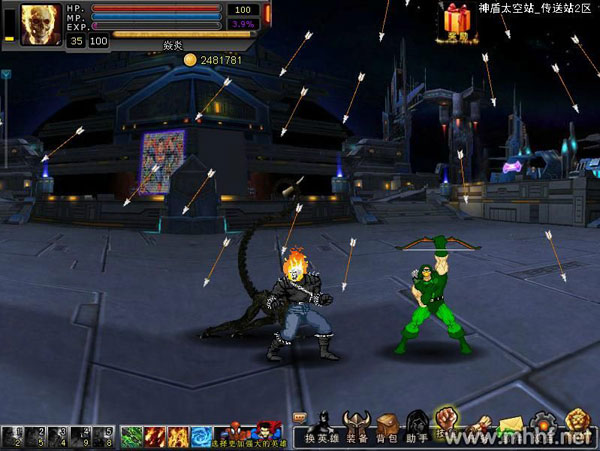Activate the red flame claw skill
The width and height of the screenshot is (600, 451).
[x=155, y=436]
